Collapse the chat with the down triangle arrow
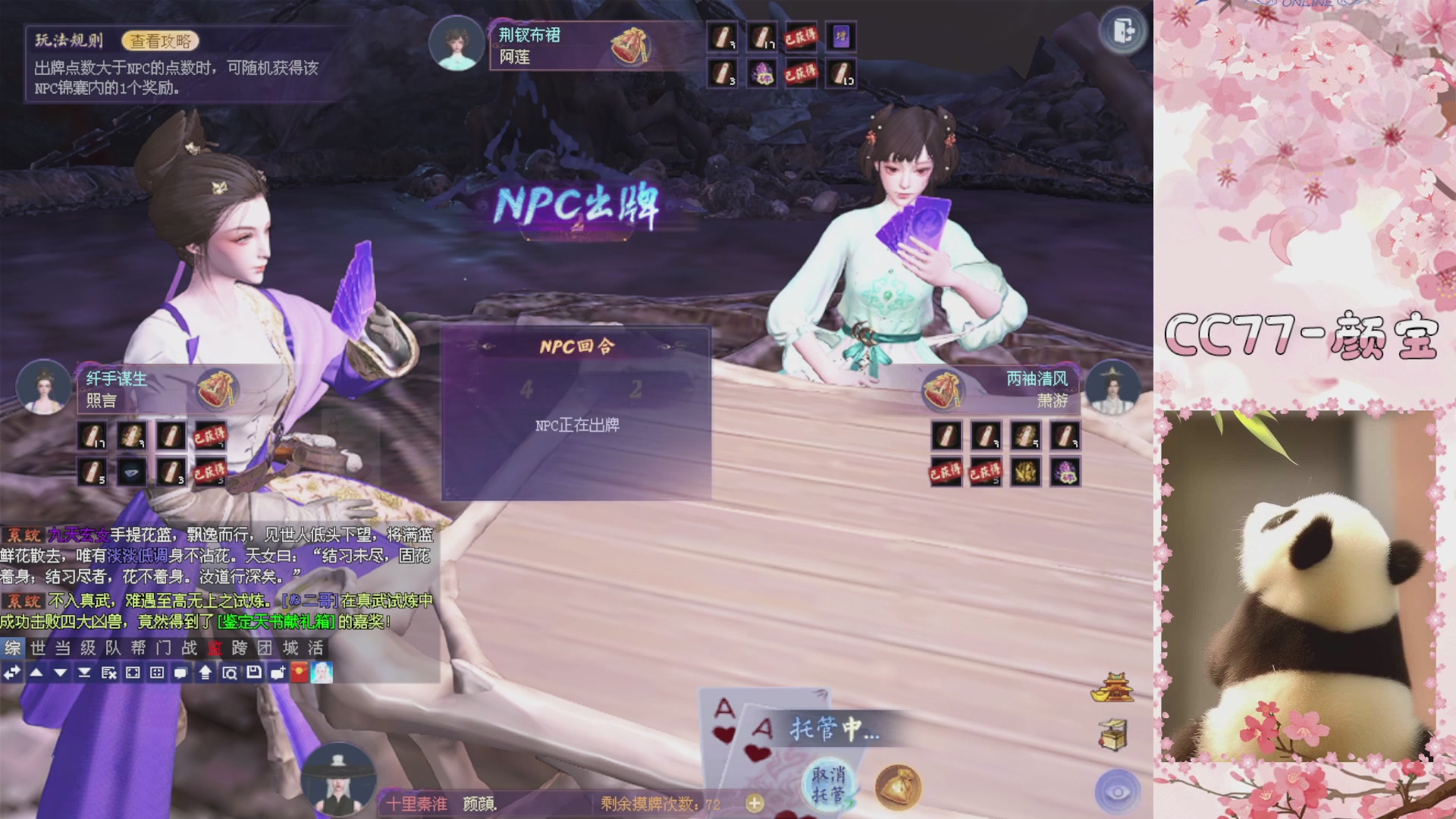 click(x=61, y=673)
